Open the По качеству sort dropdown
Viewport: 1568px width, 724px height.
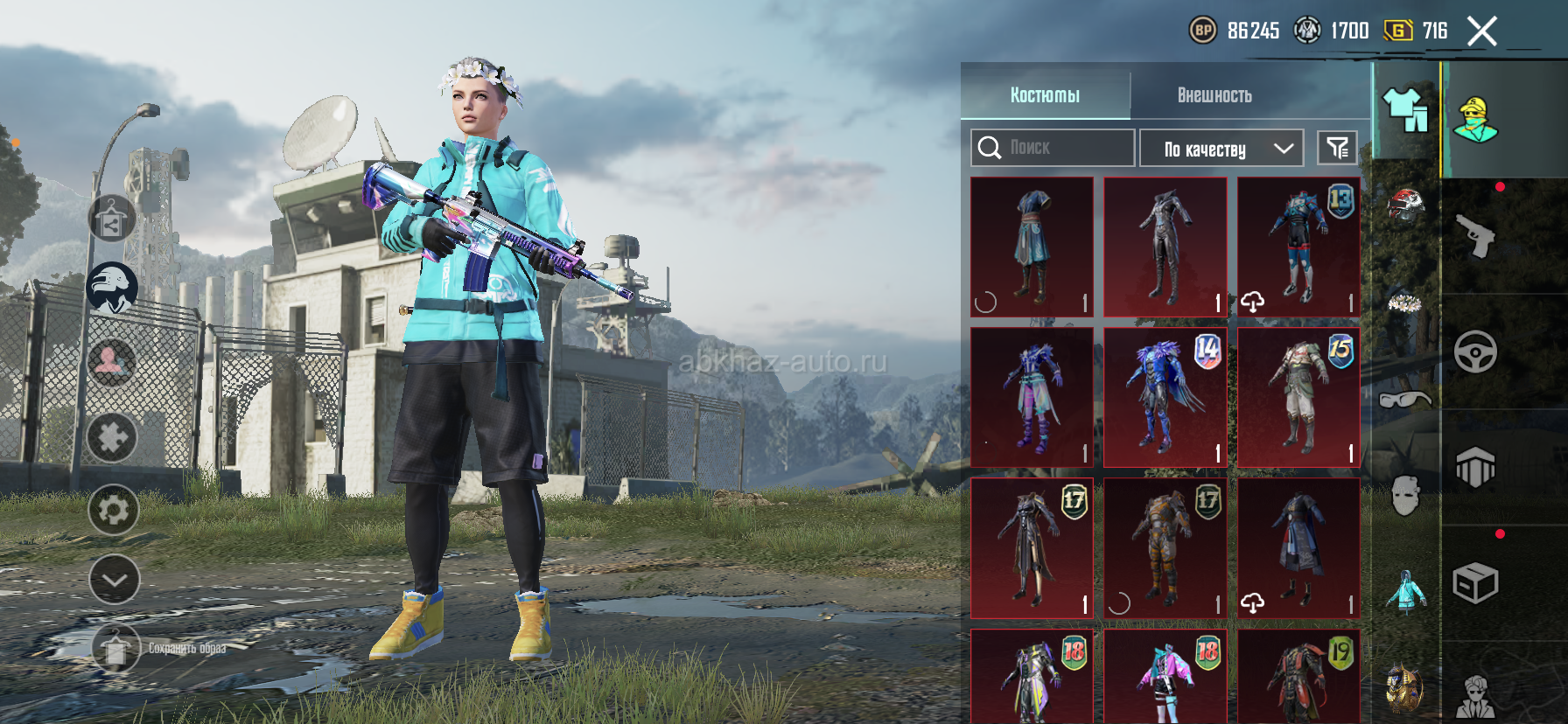click(1221, 149)
